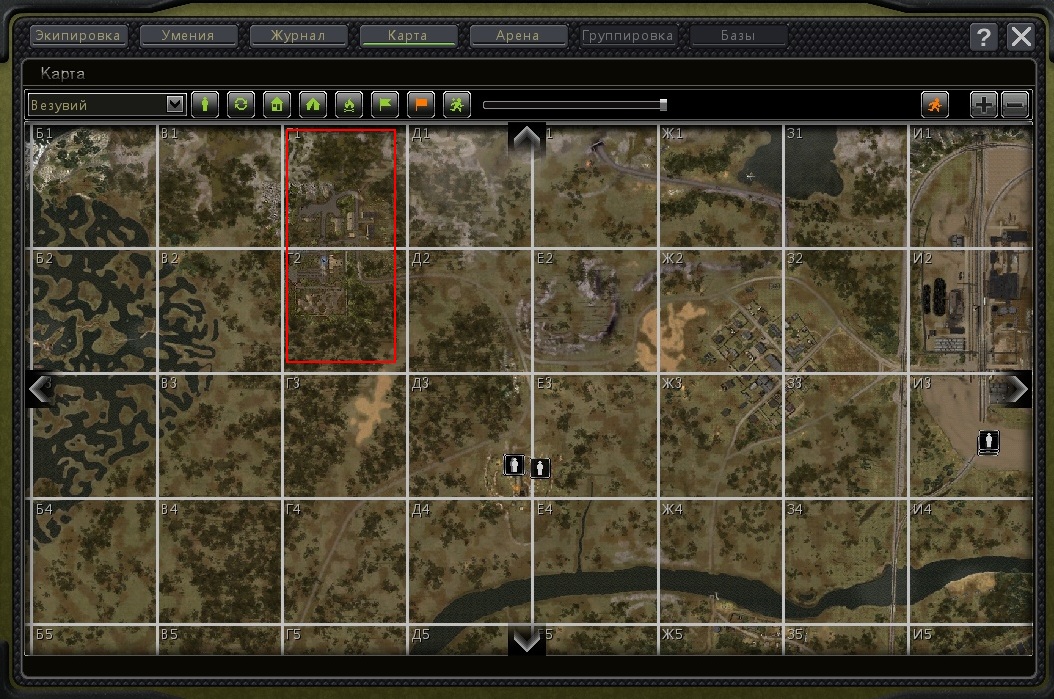Image resolution: width=1054 pixels, height=699 pixels.
Task: Open the Везувий location dropdown
Action: [x=176, y=103]
